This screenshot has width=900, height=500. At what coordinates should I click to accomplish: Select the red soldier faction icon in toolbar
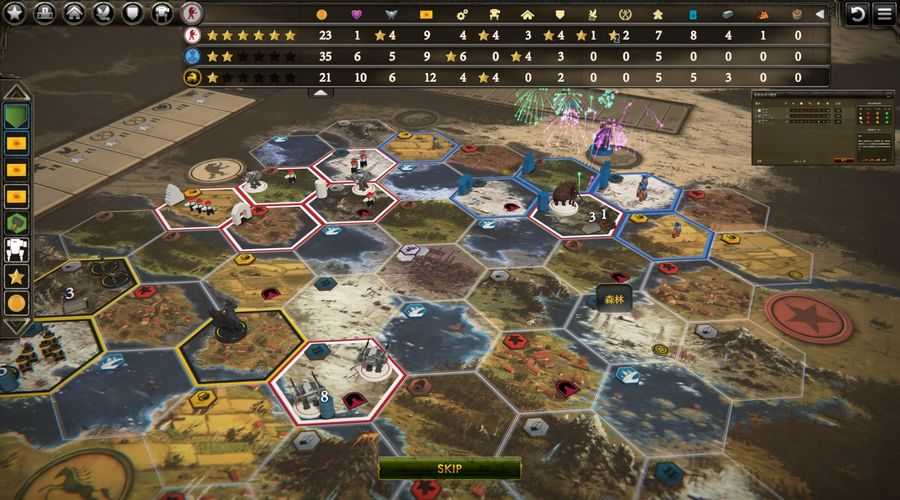(x=190, y=13)
